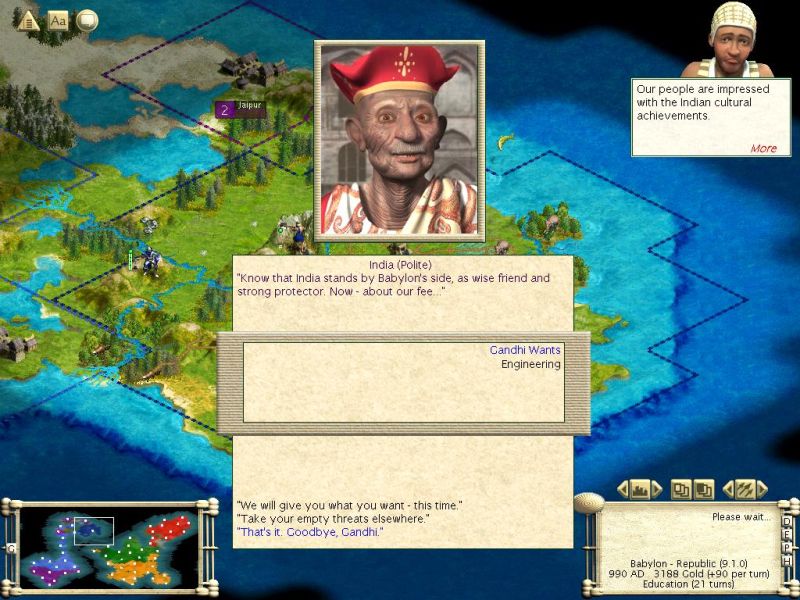Select "Take your empty threats elsewhere" response
Viewport: 800px width, 600px height.
(332, 518)
